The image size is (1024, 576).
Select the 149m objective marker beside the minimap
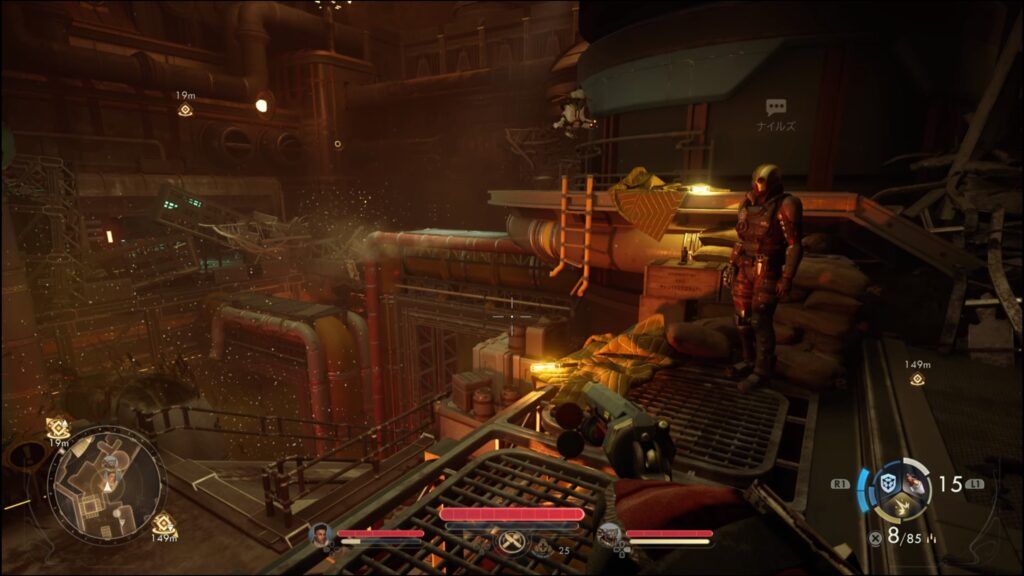coord(163,523)
